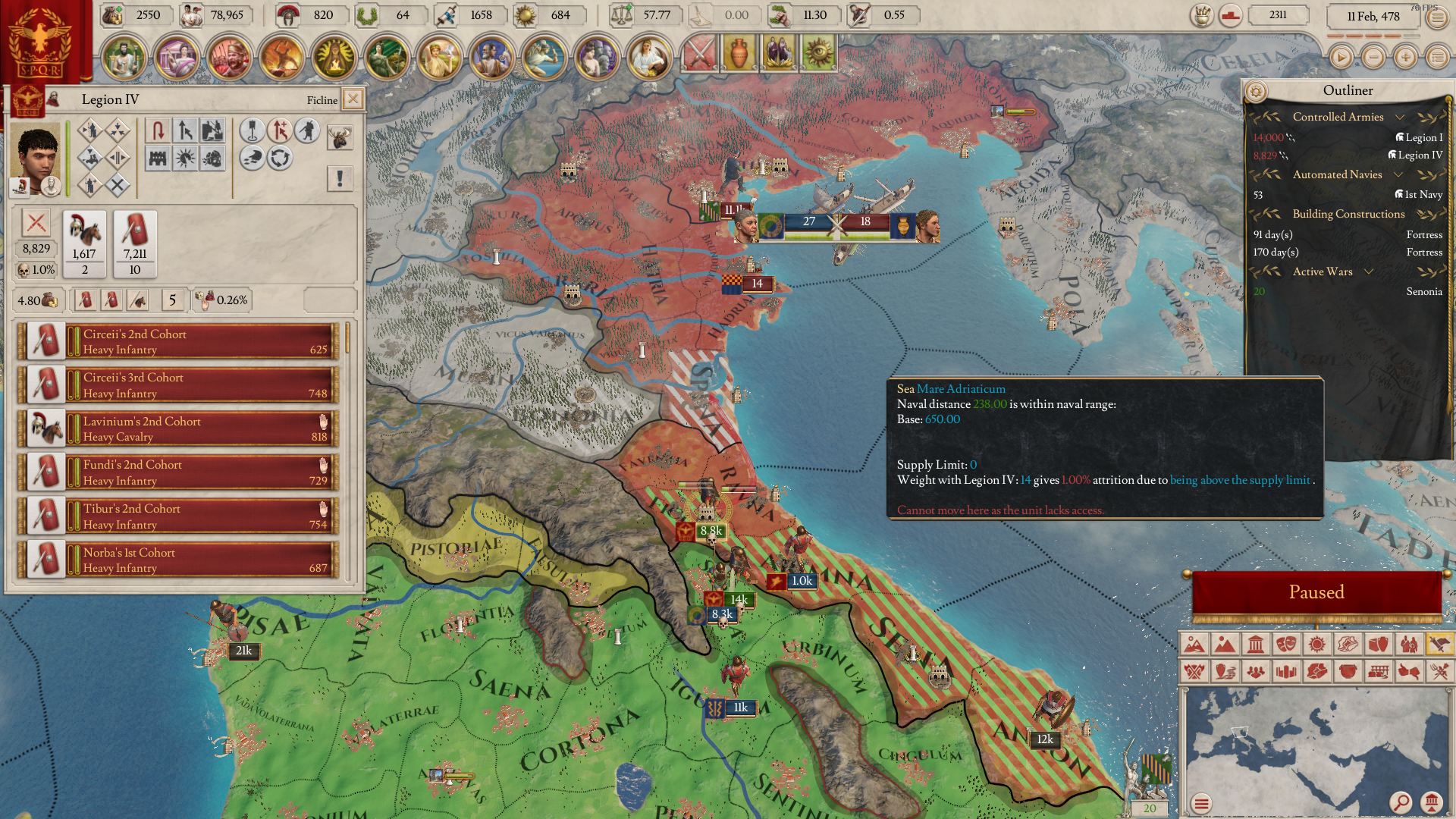
Task: Select Lavinium's 2nd Cohort heavy cavalry row
Action: [x=201, y=428]
